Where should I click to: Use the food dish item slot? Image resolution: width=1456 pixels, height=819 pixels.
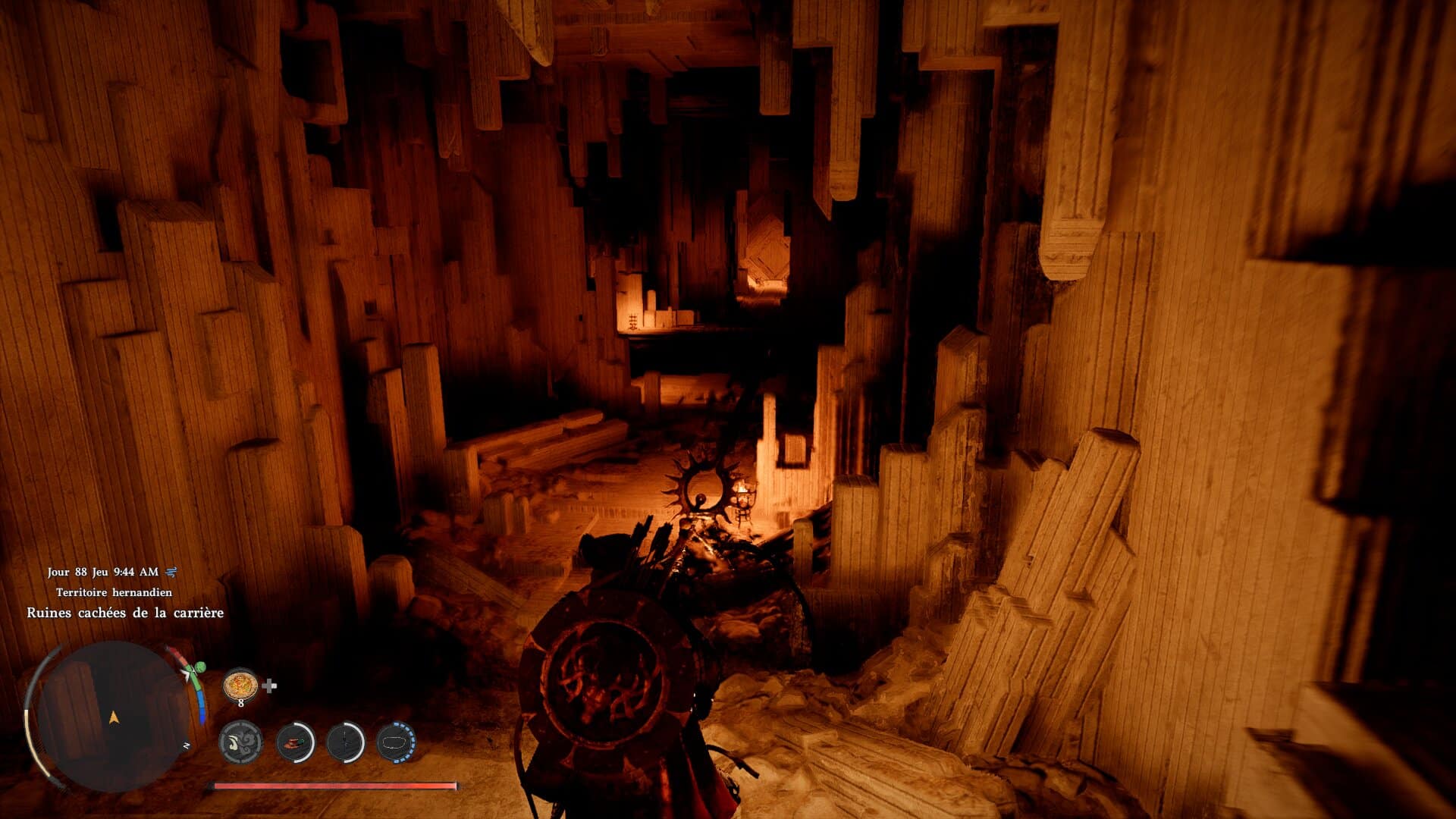(240, 686)
